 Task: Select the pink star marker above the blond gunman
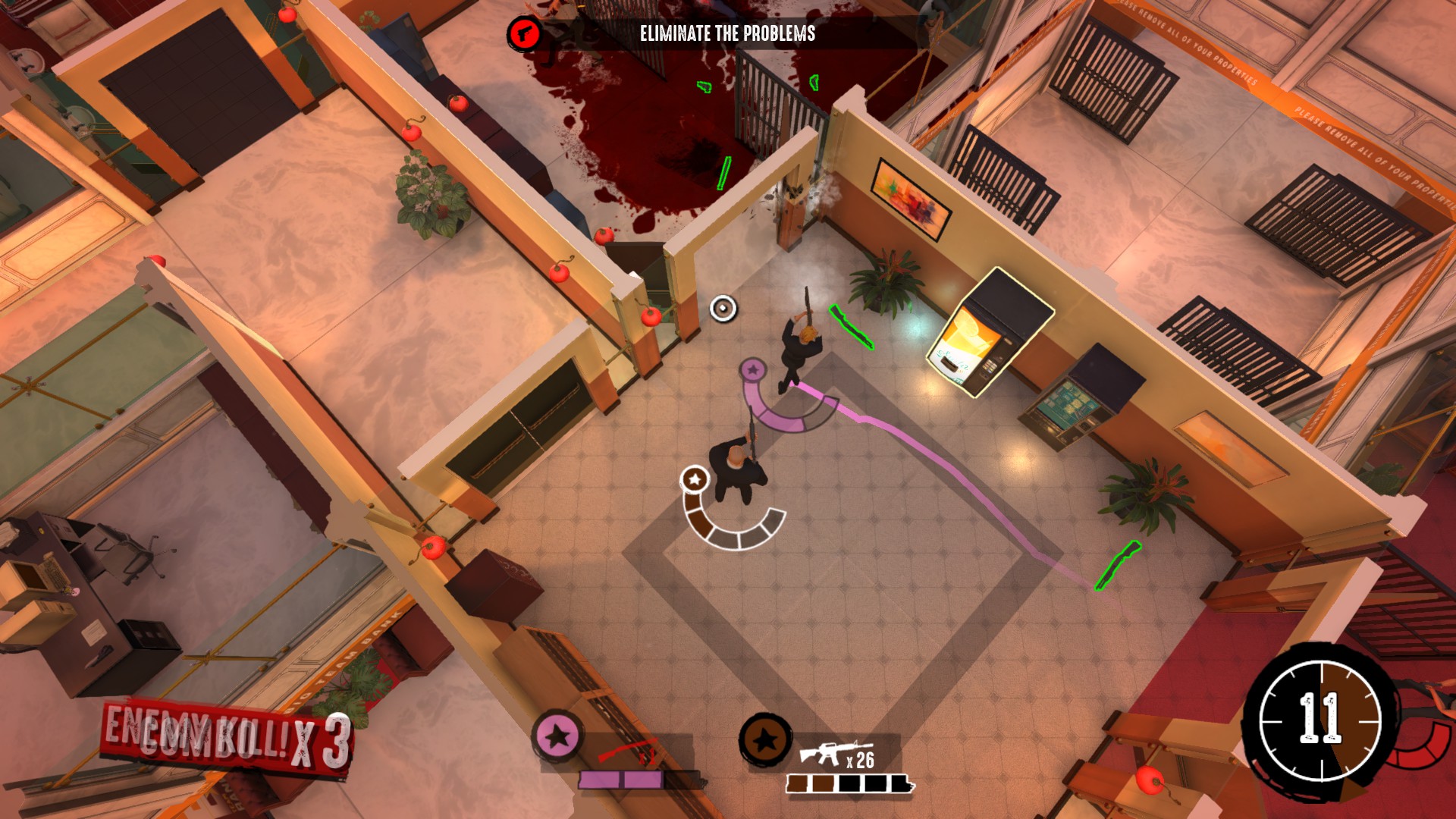coord(753,370)
